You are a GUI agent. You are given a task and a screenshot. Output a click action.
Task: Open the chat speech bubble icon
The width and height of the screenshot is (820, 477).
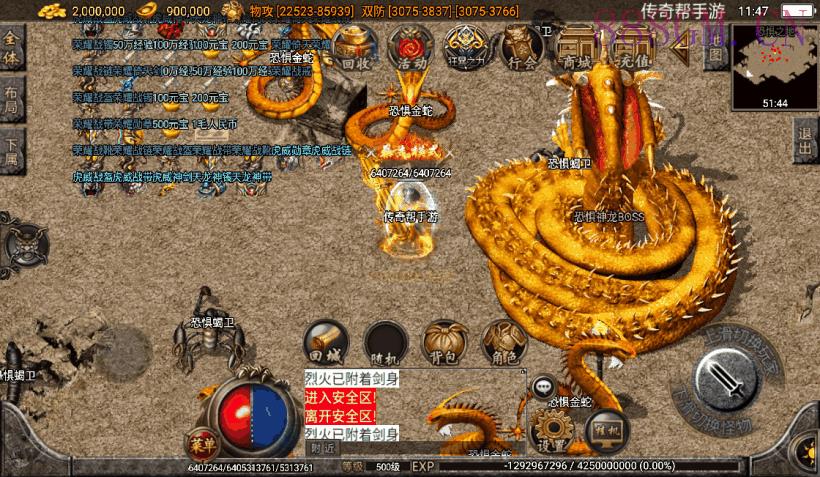point(544,386)
